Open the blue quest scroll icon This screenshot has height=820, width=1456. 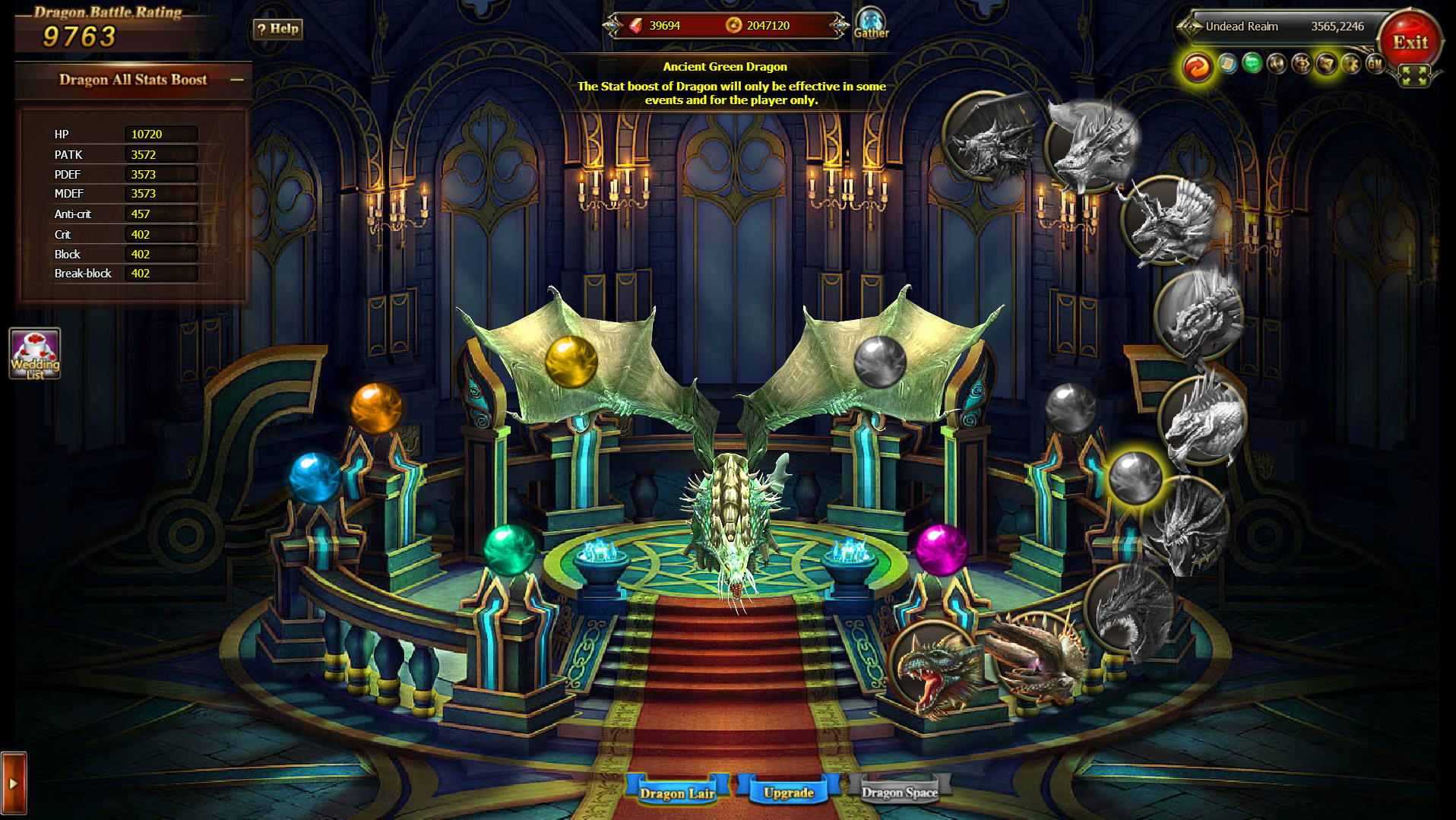pos(1227,65)
